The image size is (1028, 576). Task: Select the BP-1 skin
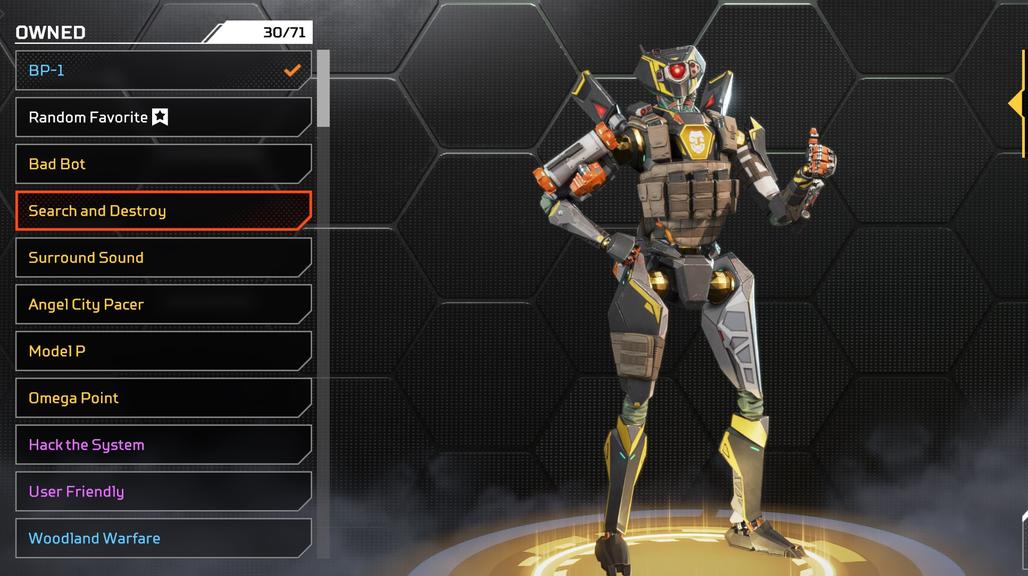(x=163, y=71)
